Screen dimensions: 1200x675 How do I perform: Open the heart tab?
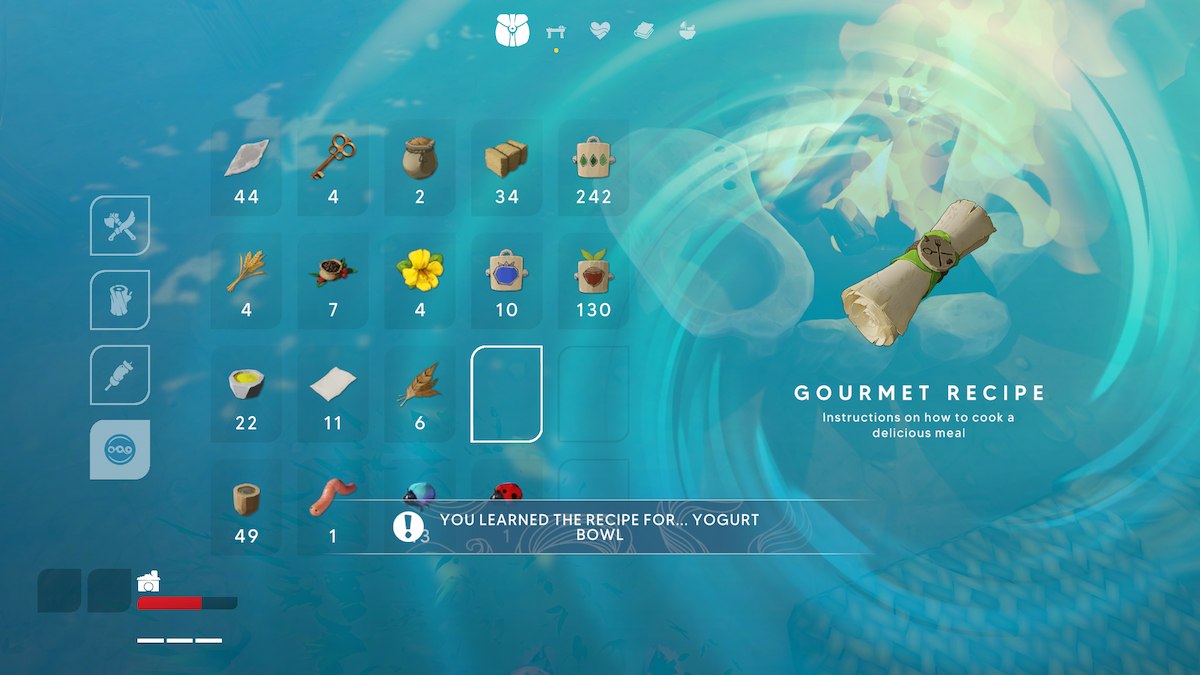point(599,31)
